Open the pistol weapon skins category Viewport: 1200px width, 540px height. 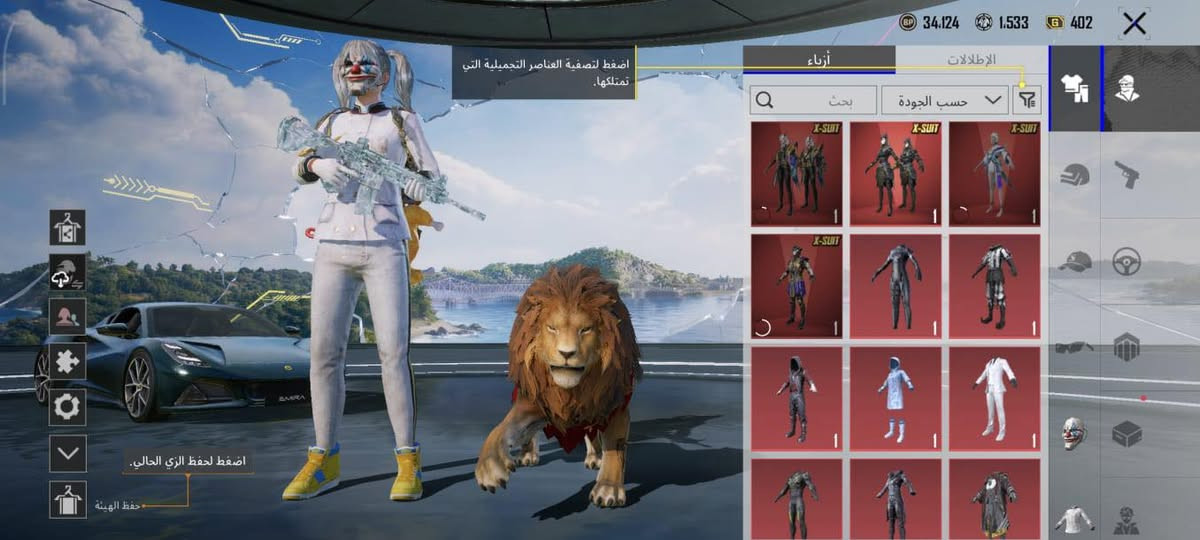1127,175
